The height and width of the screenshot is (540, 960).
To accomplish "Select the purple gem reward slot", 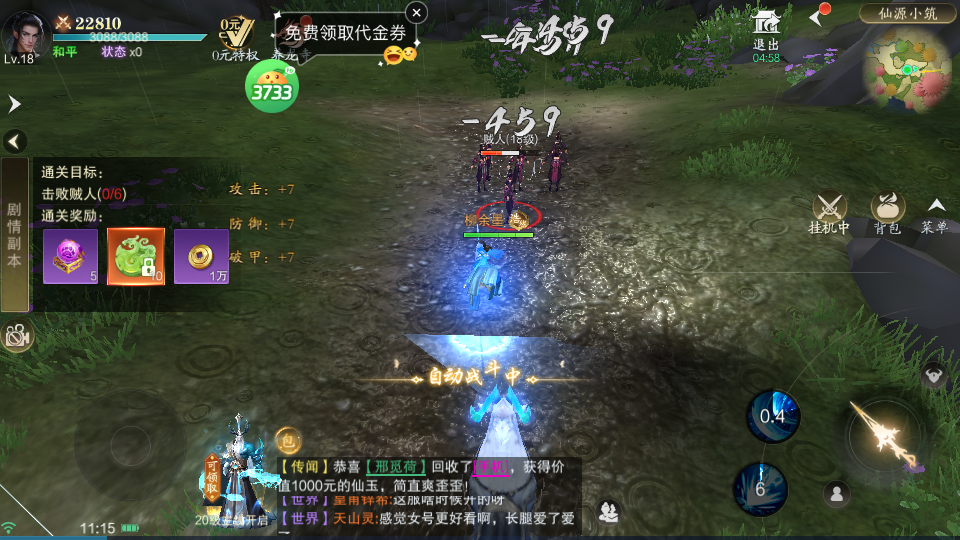I will pos(70,256).
